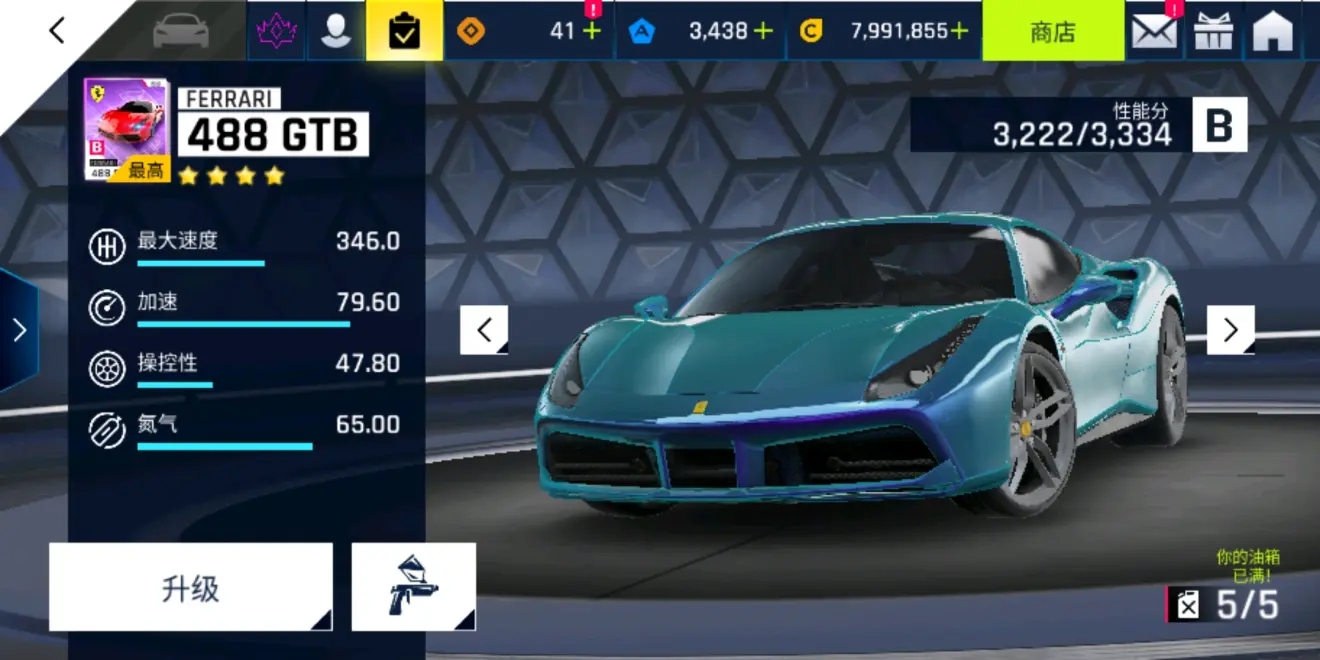
Task: Show the next car
Action: [1230, 330]
